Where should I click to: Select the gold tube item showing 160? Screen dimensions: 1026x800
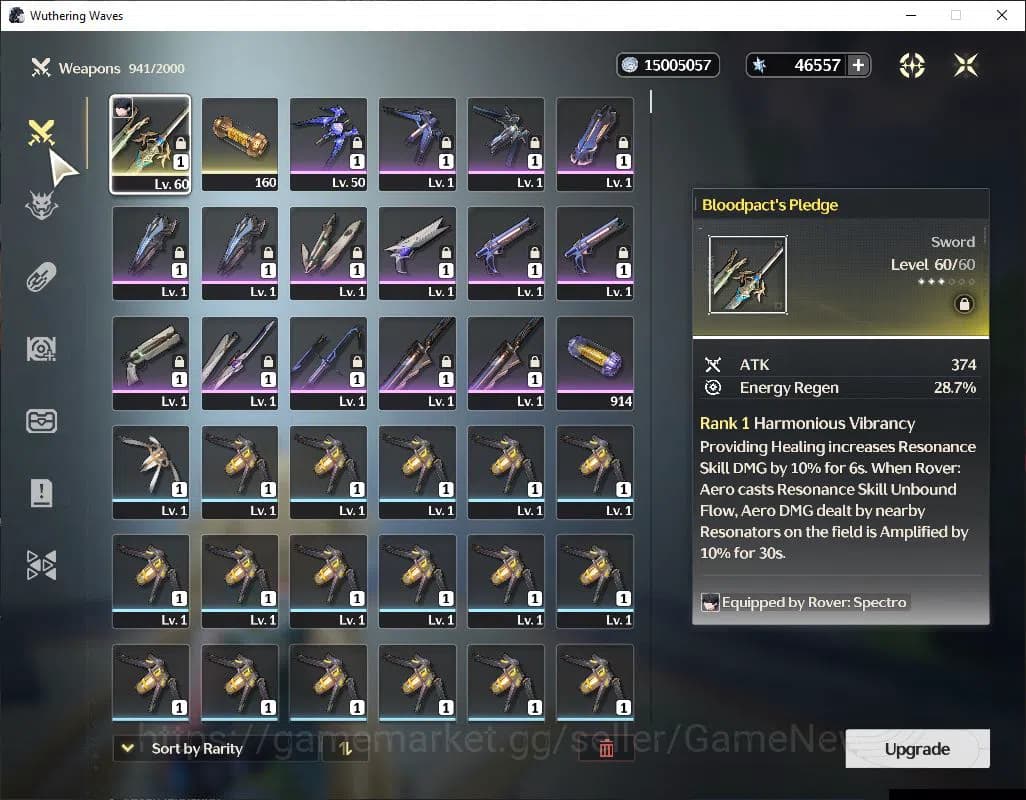240,143
